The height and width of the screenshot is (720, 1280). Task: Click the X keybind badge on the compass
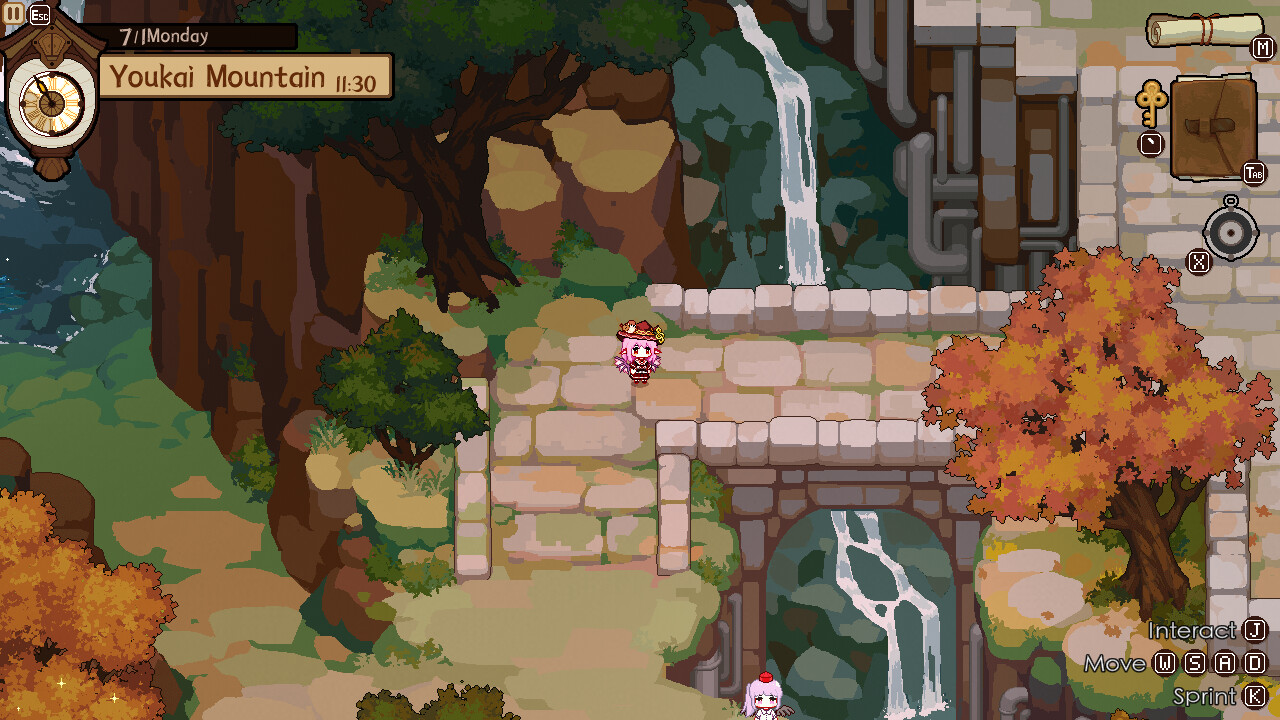pyautogui.click(x=1198, y=260)
